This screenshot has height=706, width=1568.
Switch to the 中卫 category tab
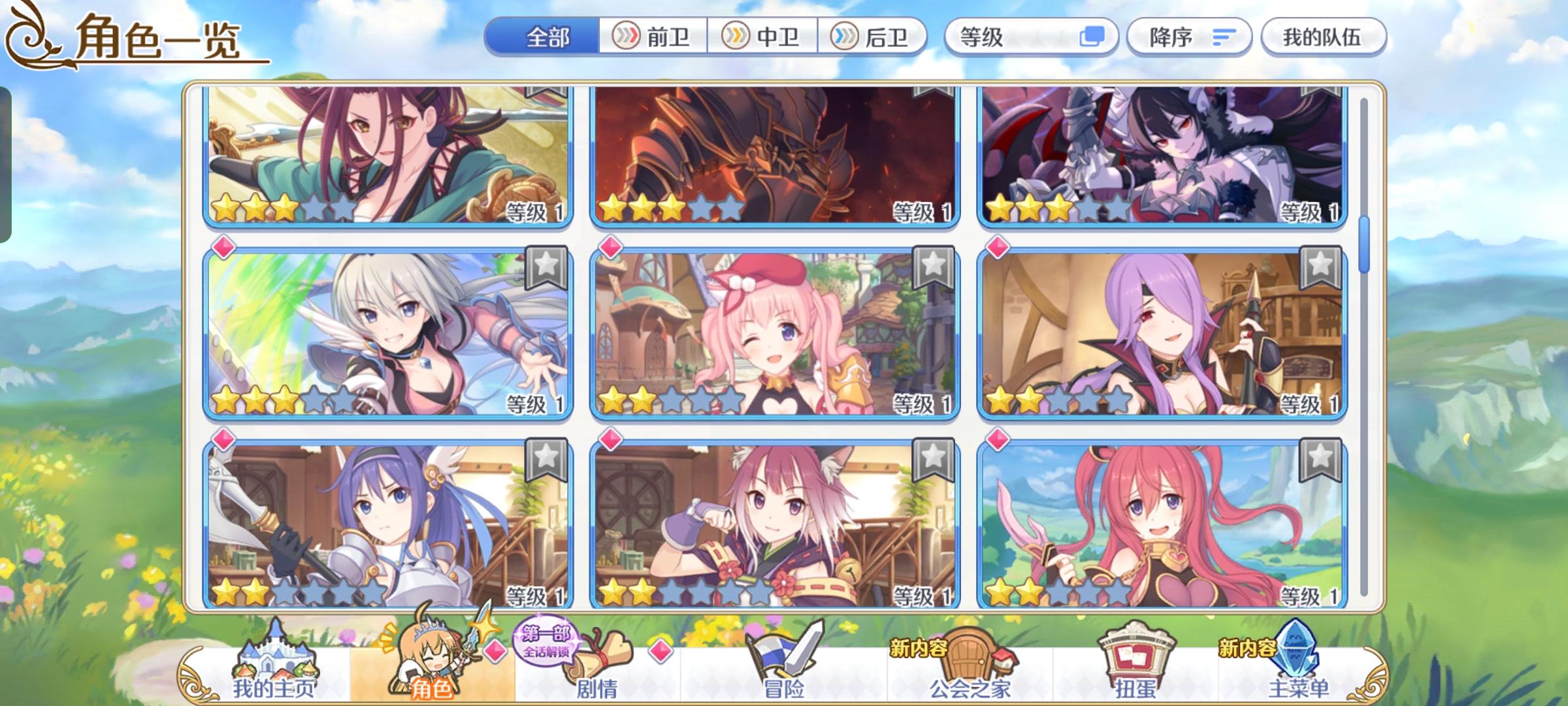pos(763,37)
